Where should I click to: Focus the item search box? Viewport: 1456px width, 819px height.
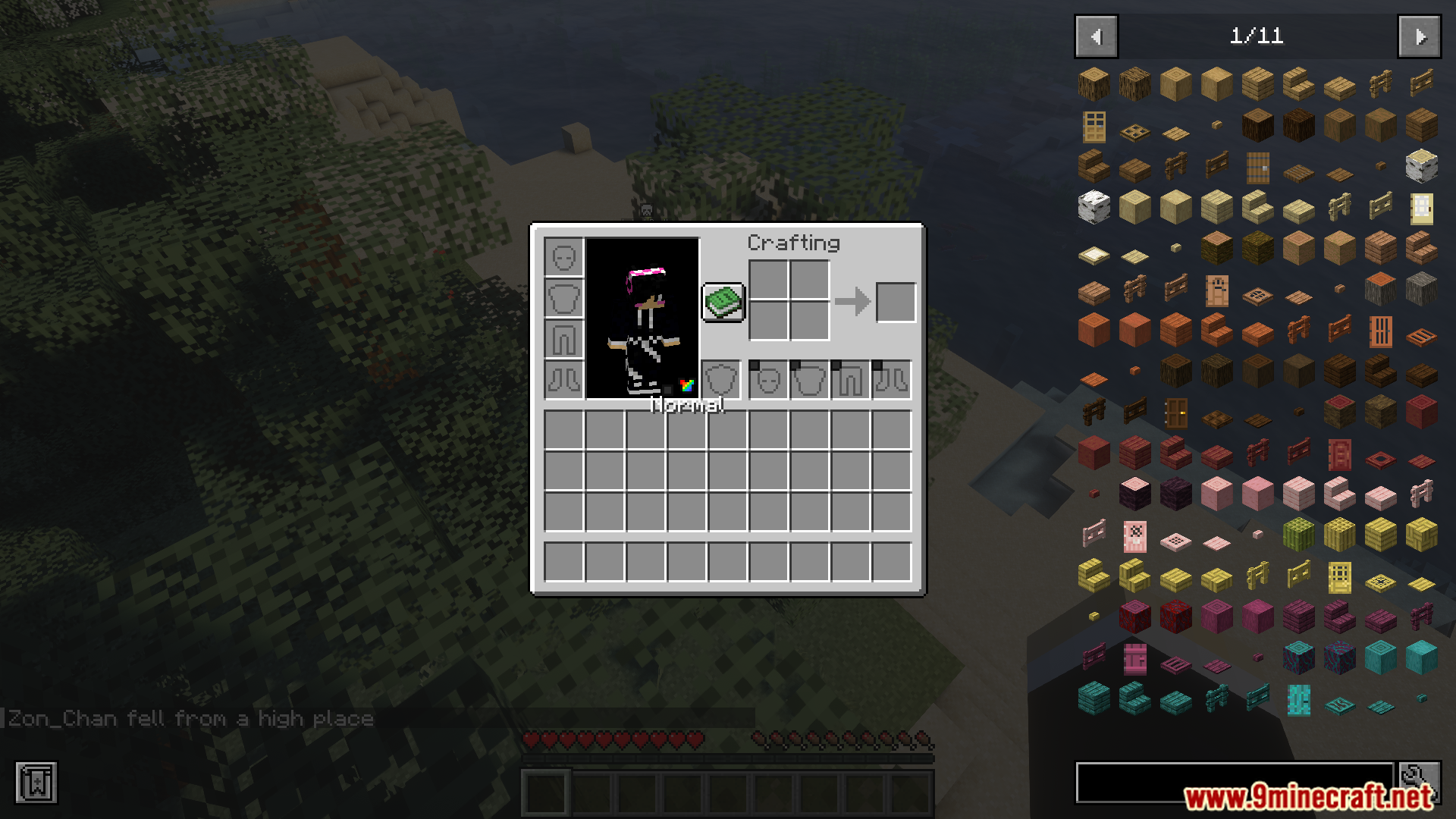(x=1234, y=782)
